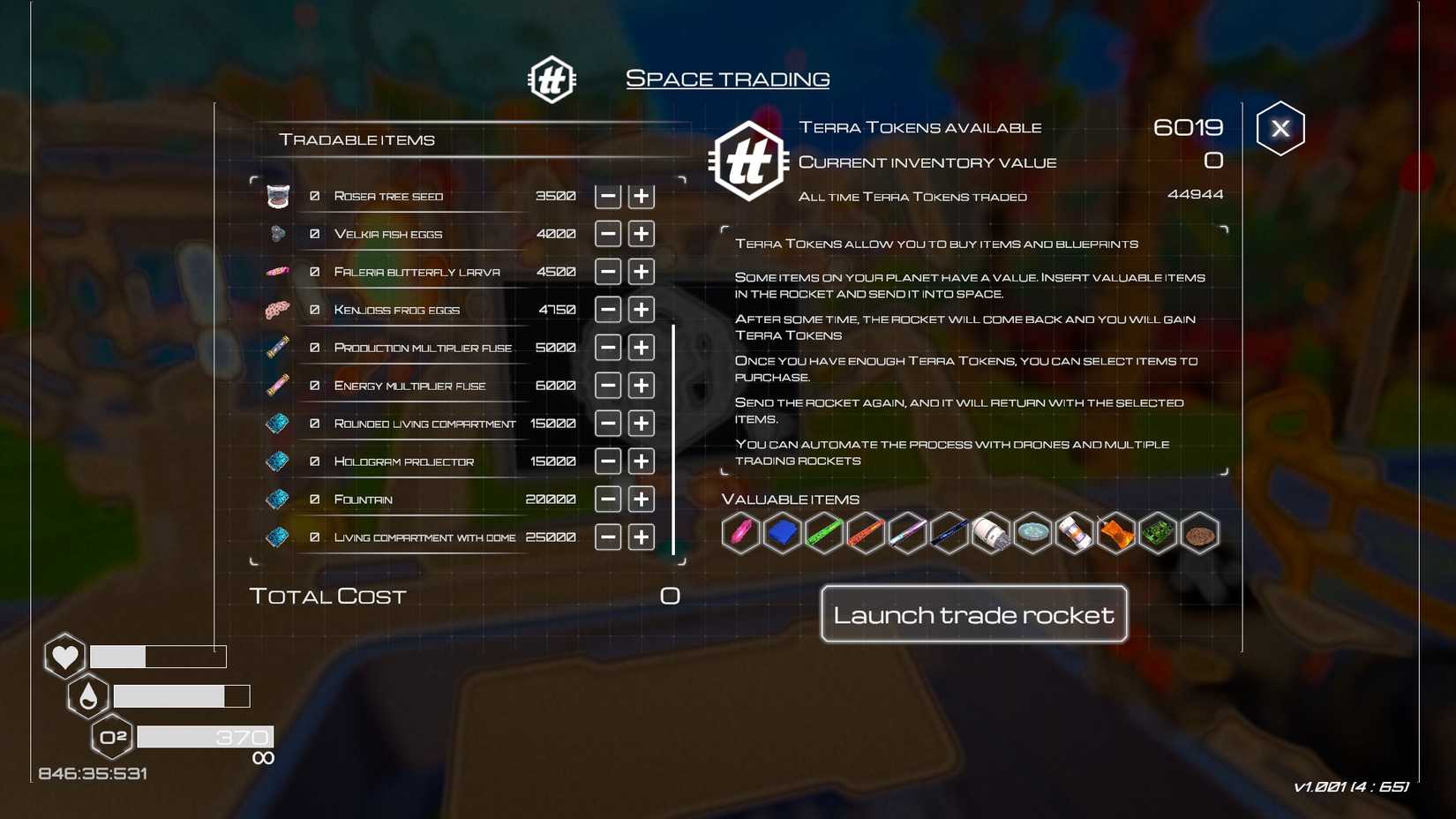The width and height of the screenshot is (1456, 819).
Task: Click the Valuable items section label
Action: [790, 499]
